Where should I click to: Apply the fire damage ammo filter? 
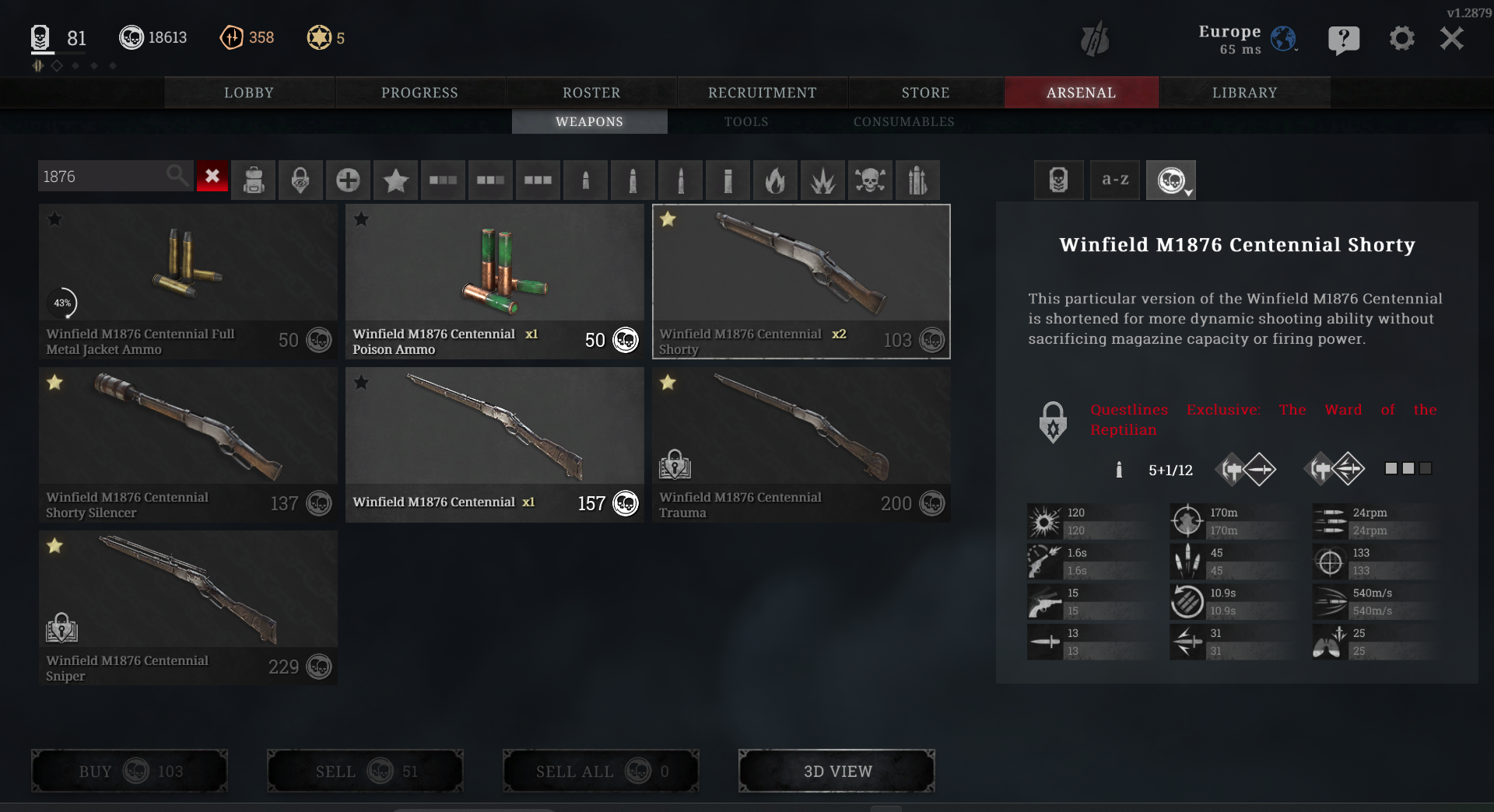[x=775, y=180]
